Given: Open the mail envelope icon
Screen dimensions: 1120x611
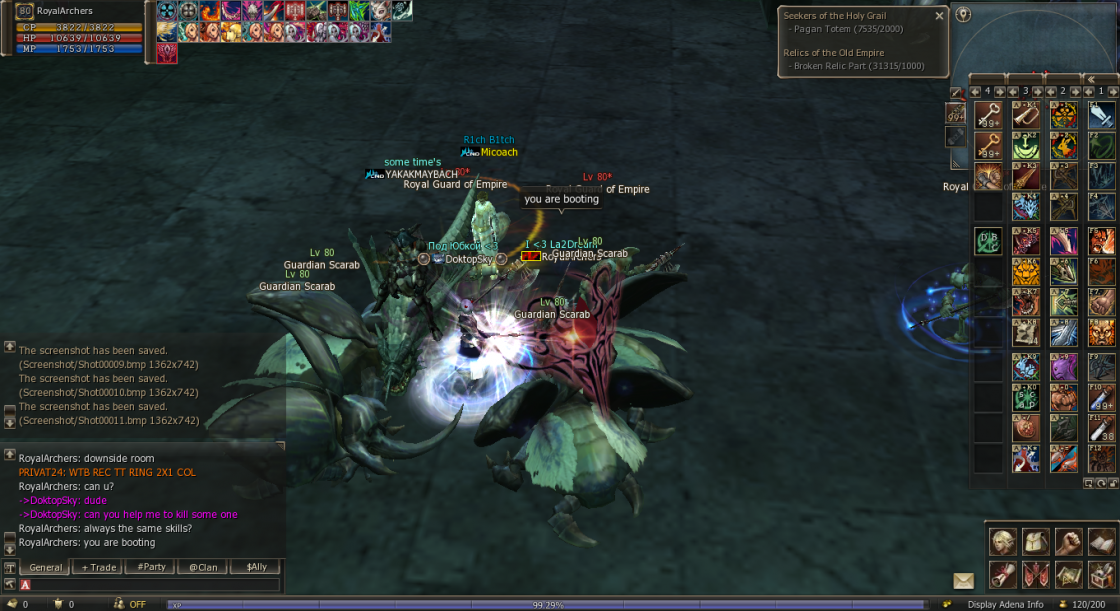Looking at the screenshot, I should pos(963,580).
